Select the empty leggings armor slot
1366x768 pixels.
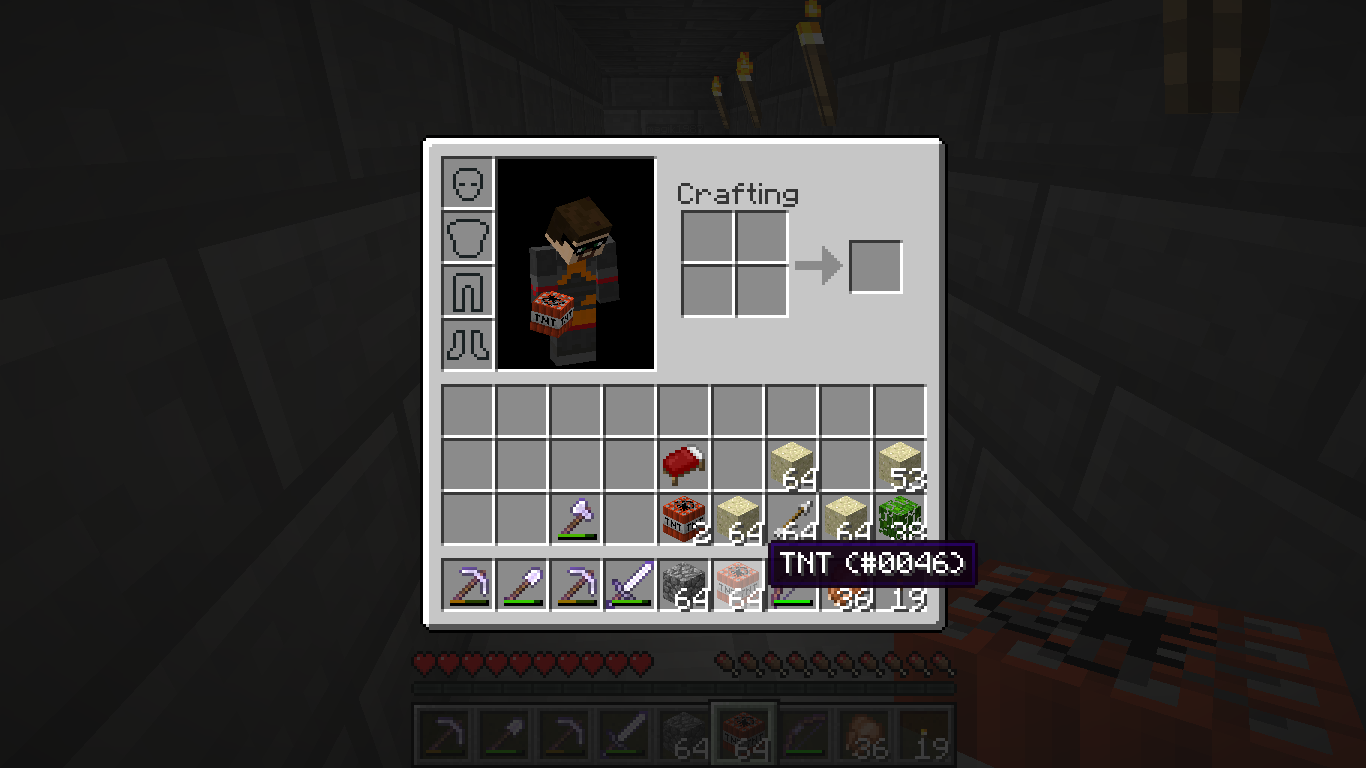point(468,291)
